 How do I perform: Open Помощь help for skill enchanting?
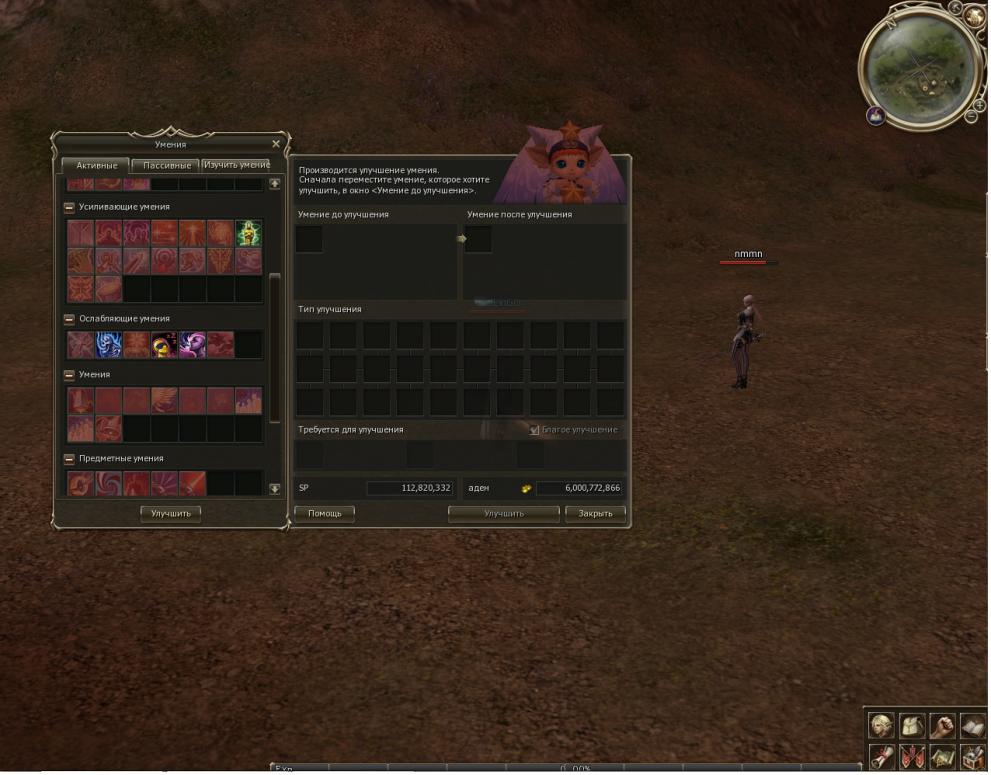click(x=324, y=513)
